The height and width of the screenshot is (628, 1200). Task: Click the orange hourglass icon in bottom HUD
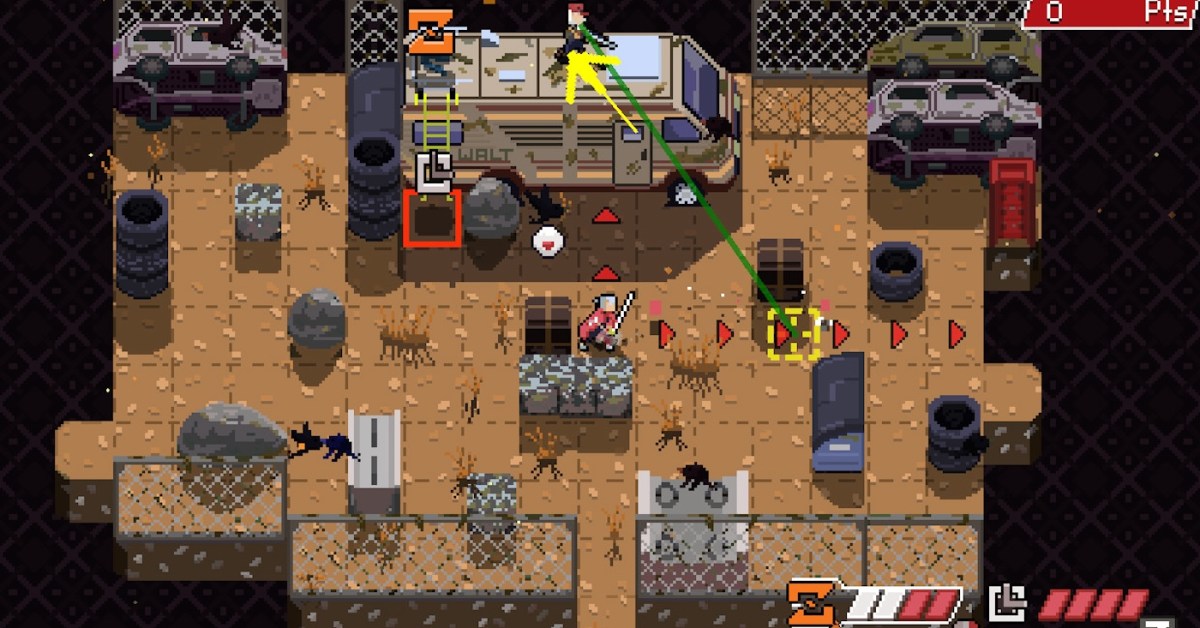(811, 603)
